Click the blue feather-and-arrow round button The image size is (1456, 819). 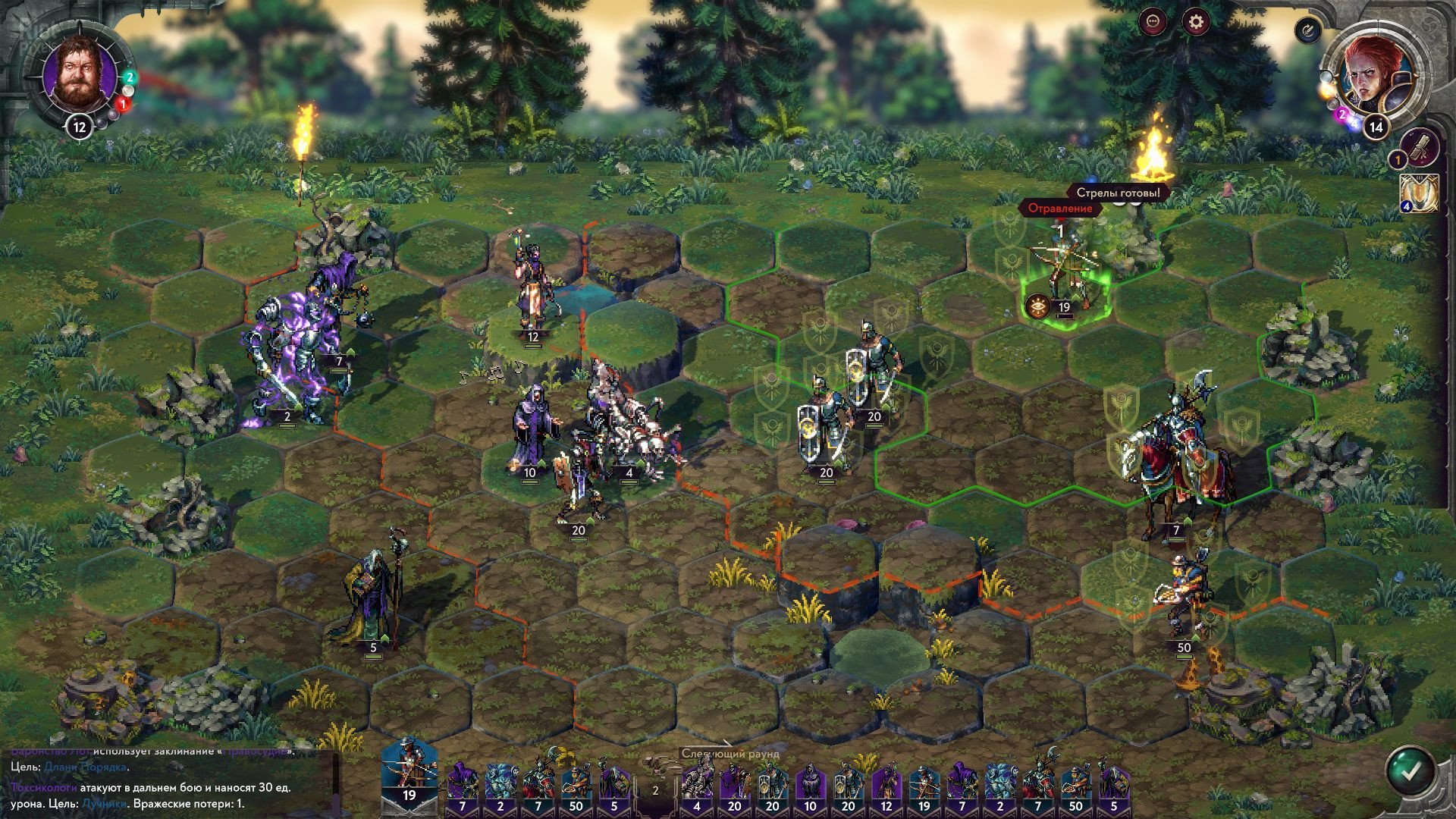1307,30
